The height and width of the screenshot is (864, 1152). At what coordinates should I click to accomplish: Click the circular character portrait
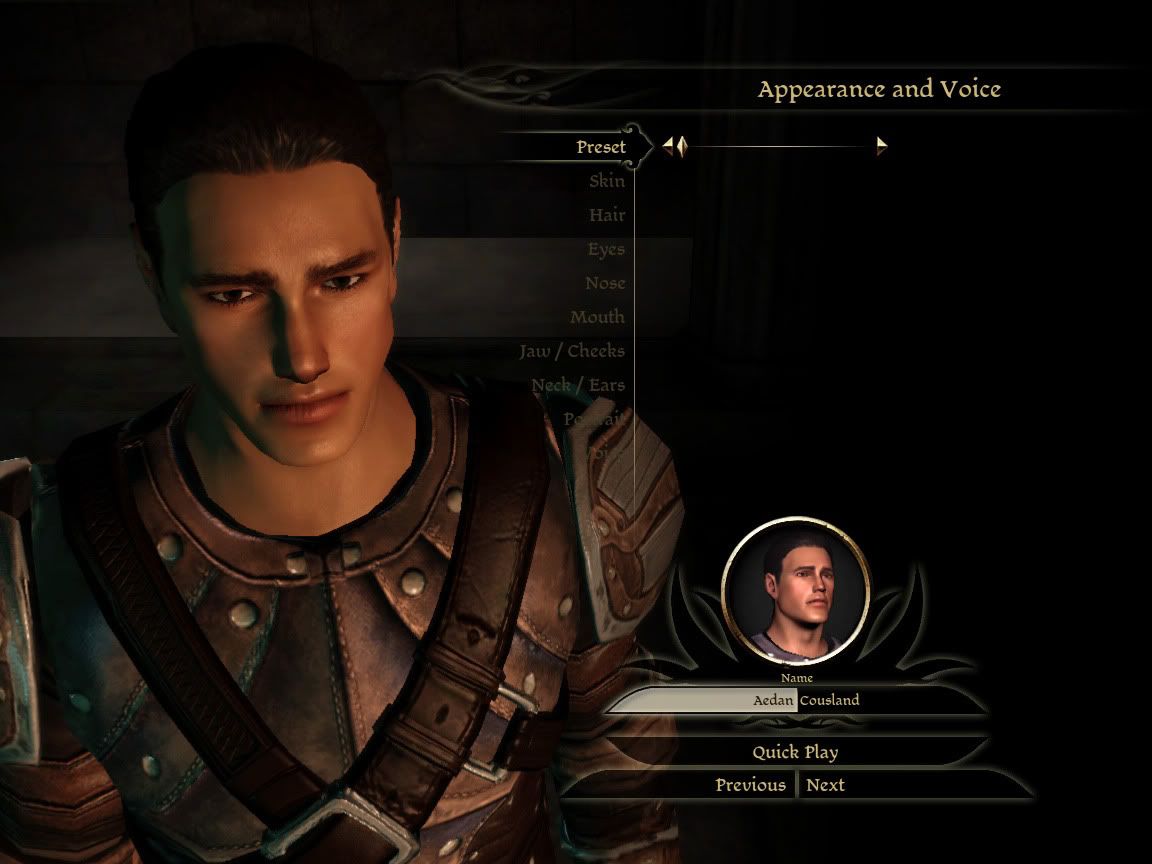[x=796, y=592]
